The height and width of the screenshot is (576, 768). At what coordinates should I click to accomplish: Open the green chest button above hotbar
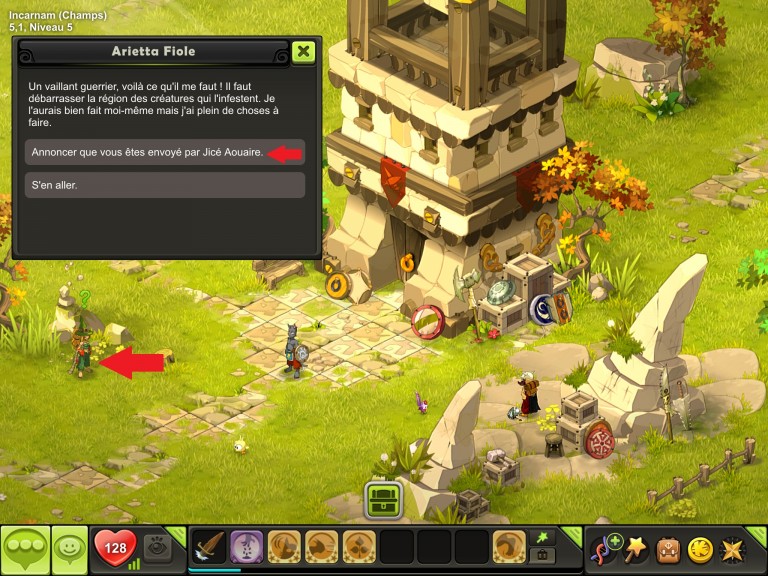[382, 498]
